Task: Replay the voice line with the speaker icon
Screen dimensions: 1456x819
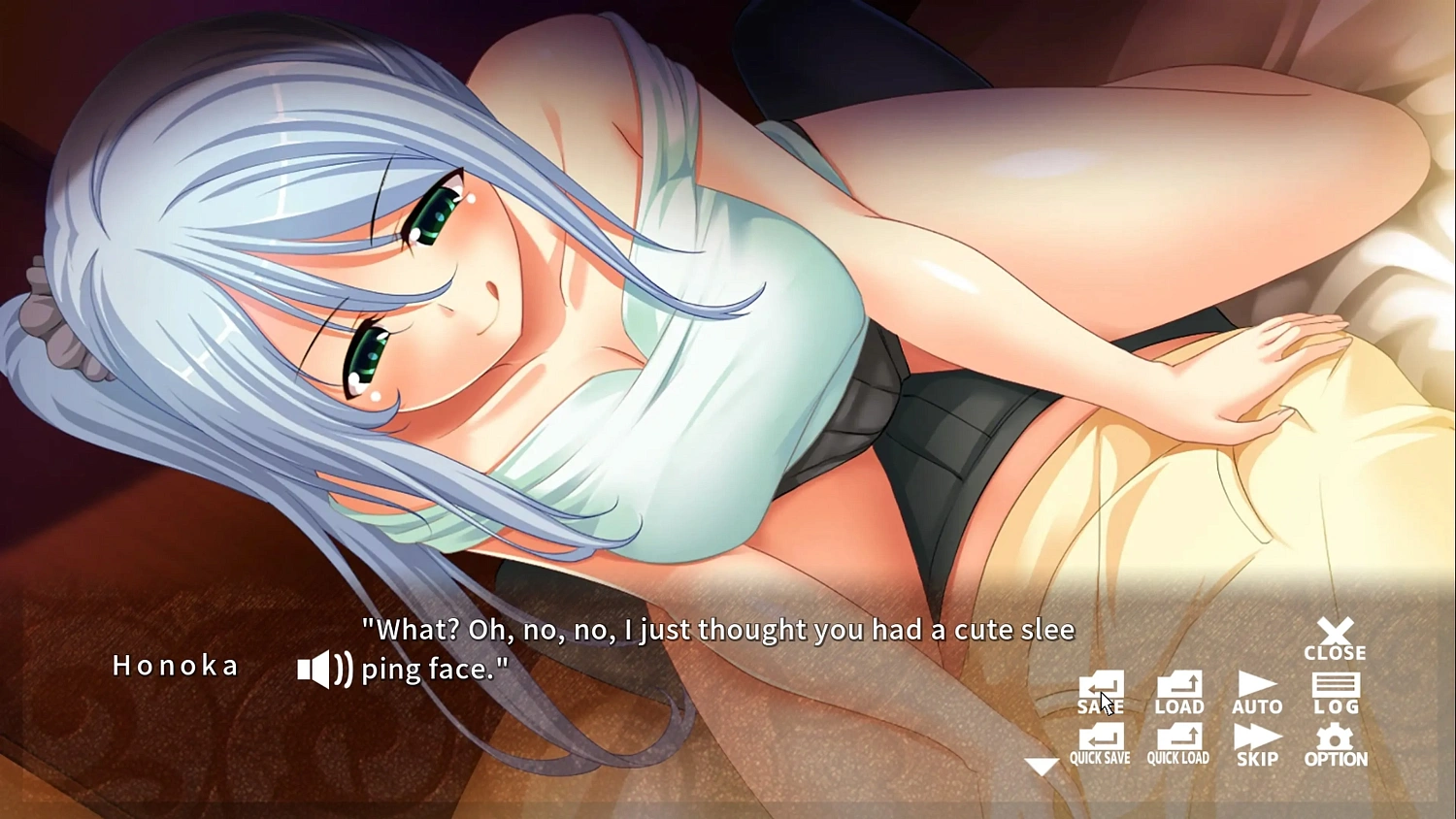Action: click(322, 668)
